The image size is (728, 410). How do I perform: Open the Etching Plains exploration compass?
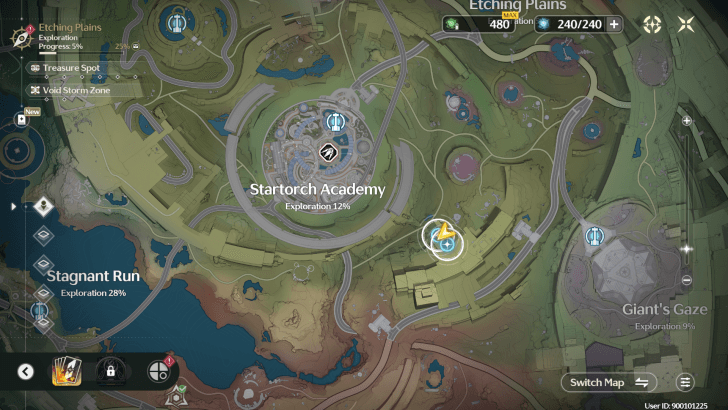click(x=17, y=36)
